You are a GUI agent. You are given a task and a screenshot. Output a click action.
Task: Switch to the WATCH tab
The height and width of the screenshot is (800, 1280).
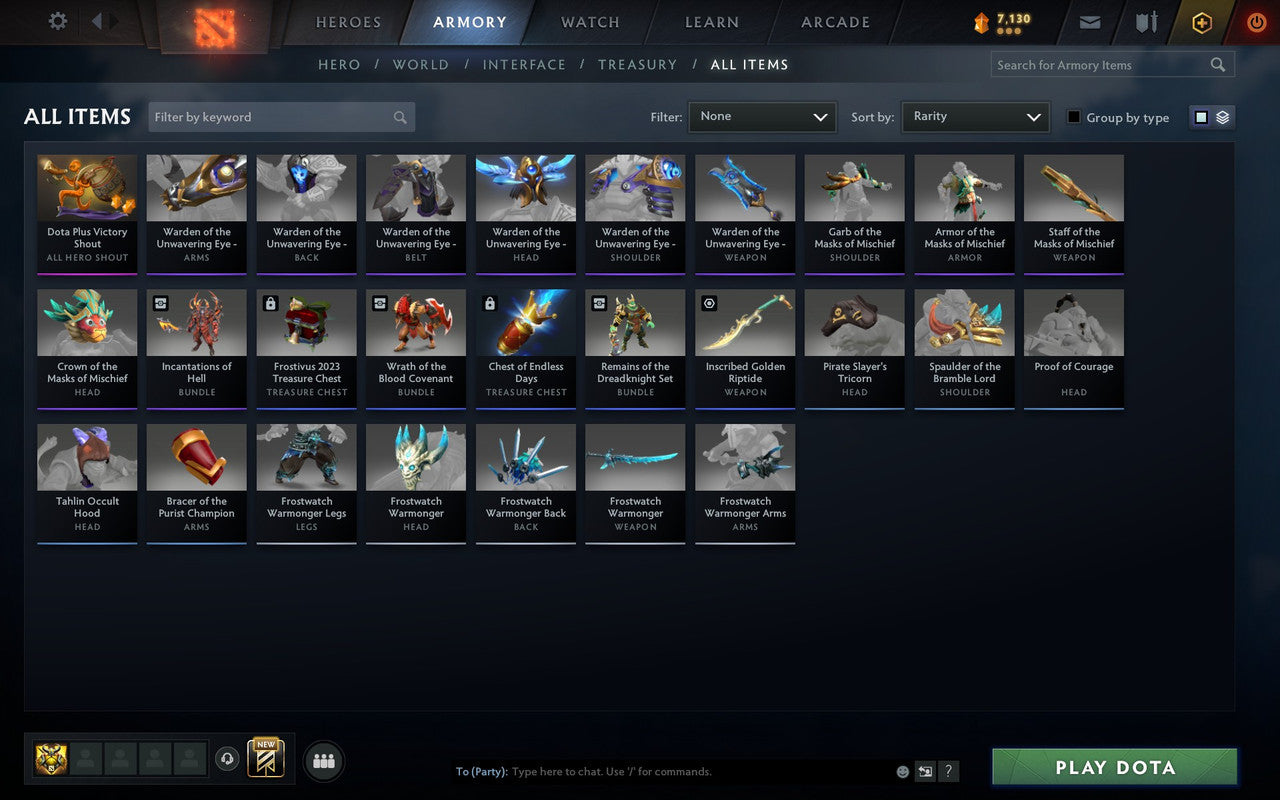(x=589, y=22)
